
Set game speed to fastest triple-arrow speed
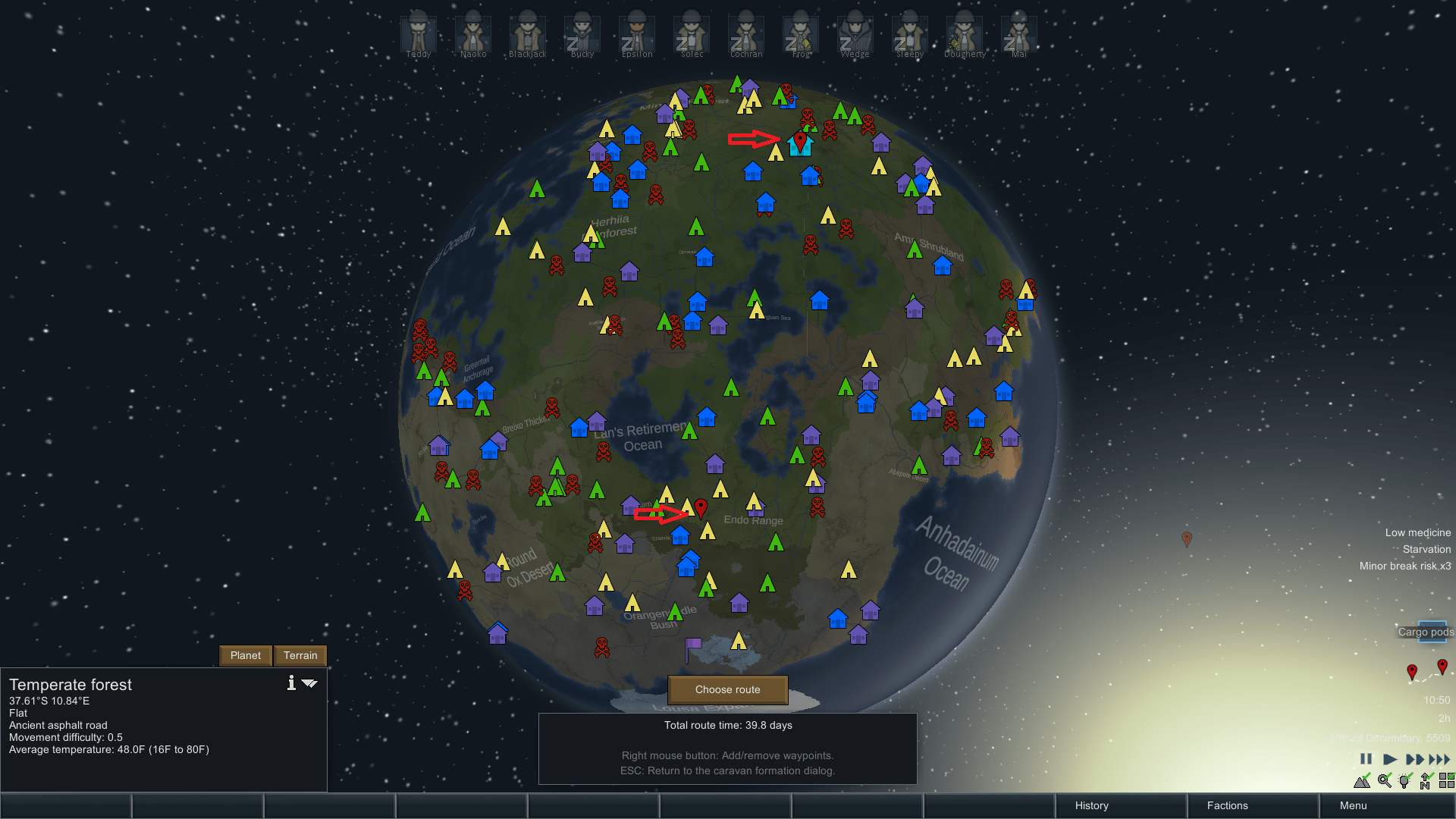pos(1440,758)
